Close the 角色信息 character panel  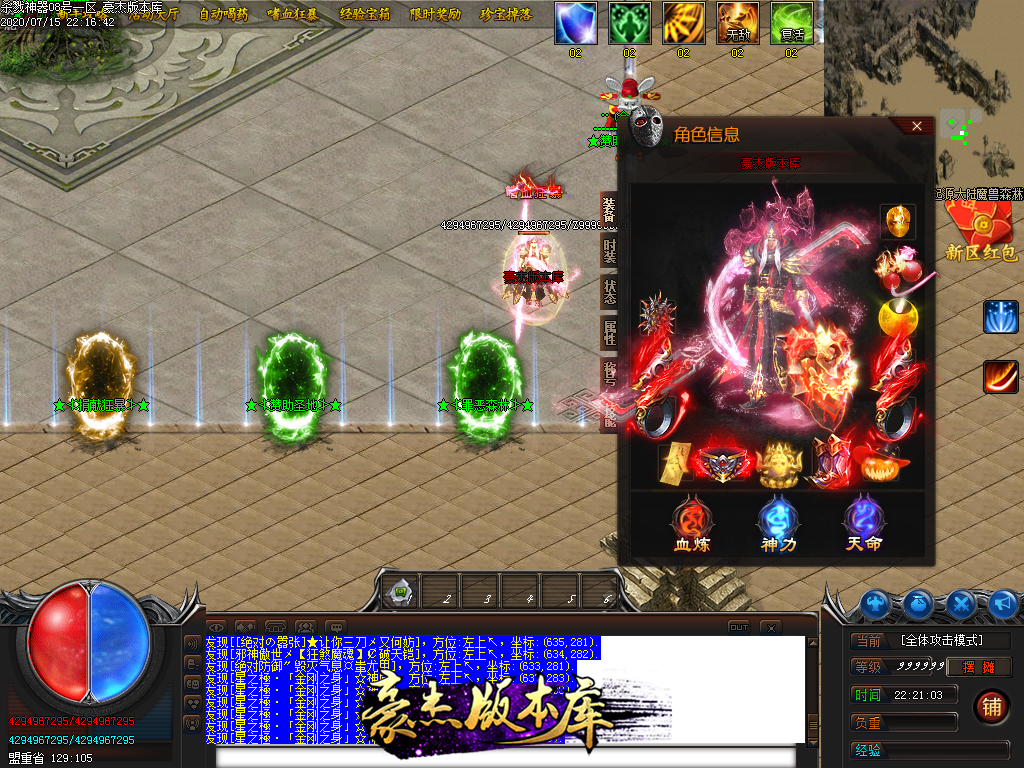[x=916, y=126]
